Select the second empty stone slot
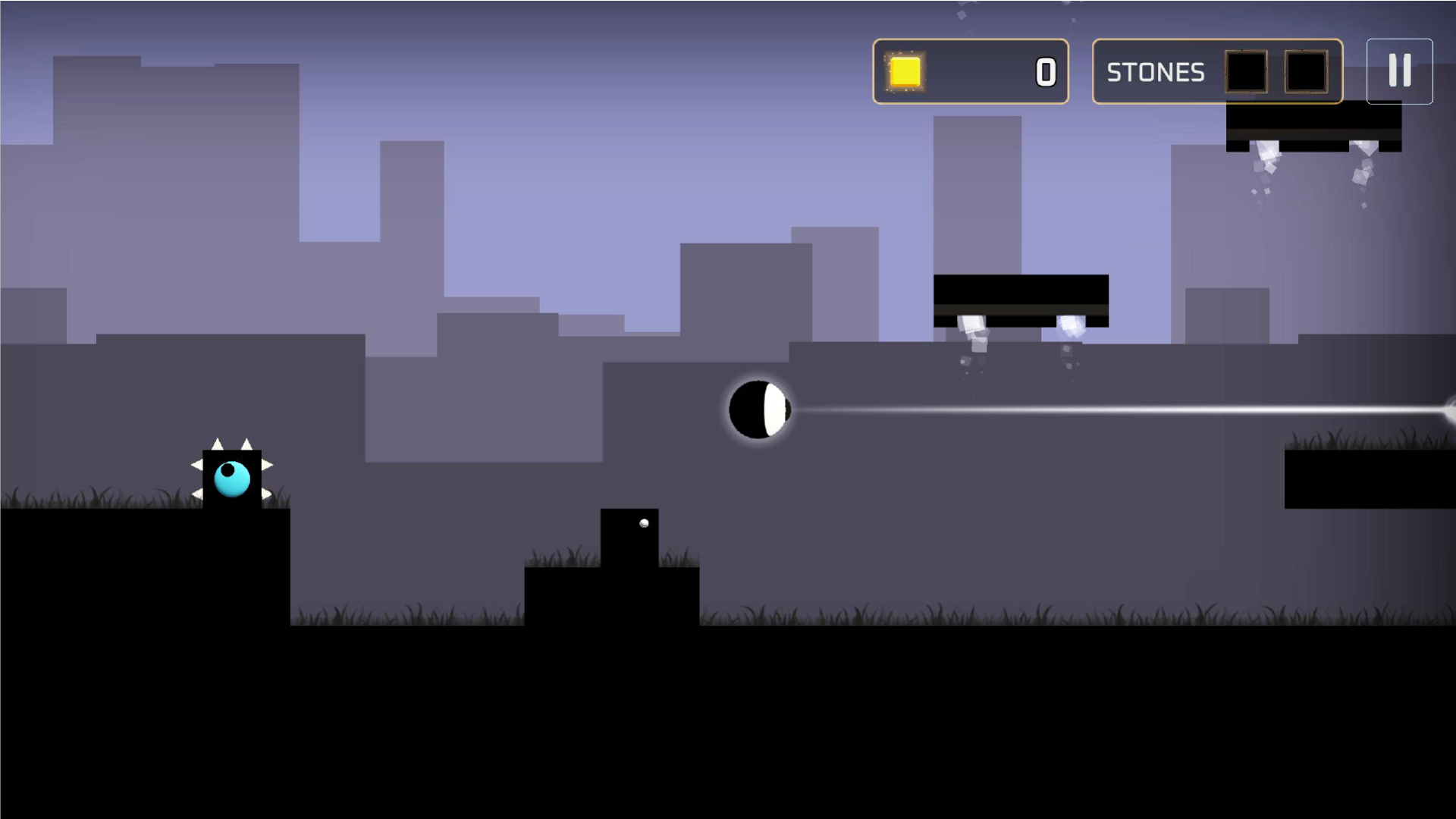 1306,71
